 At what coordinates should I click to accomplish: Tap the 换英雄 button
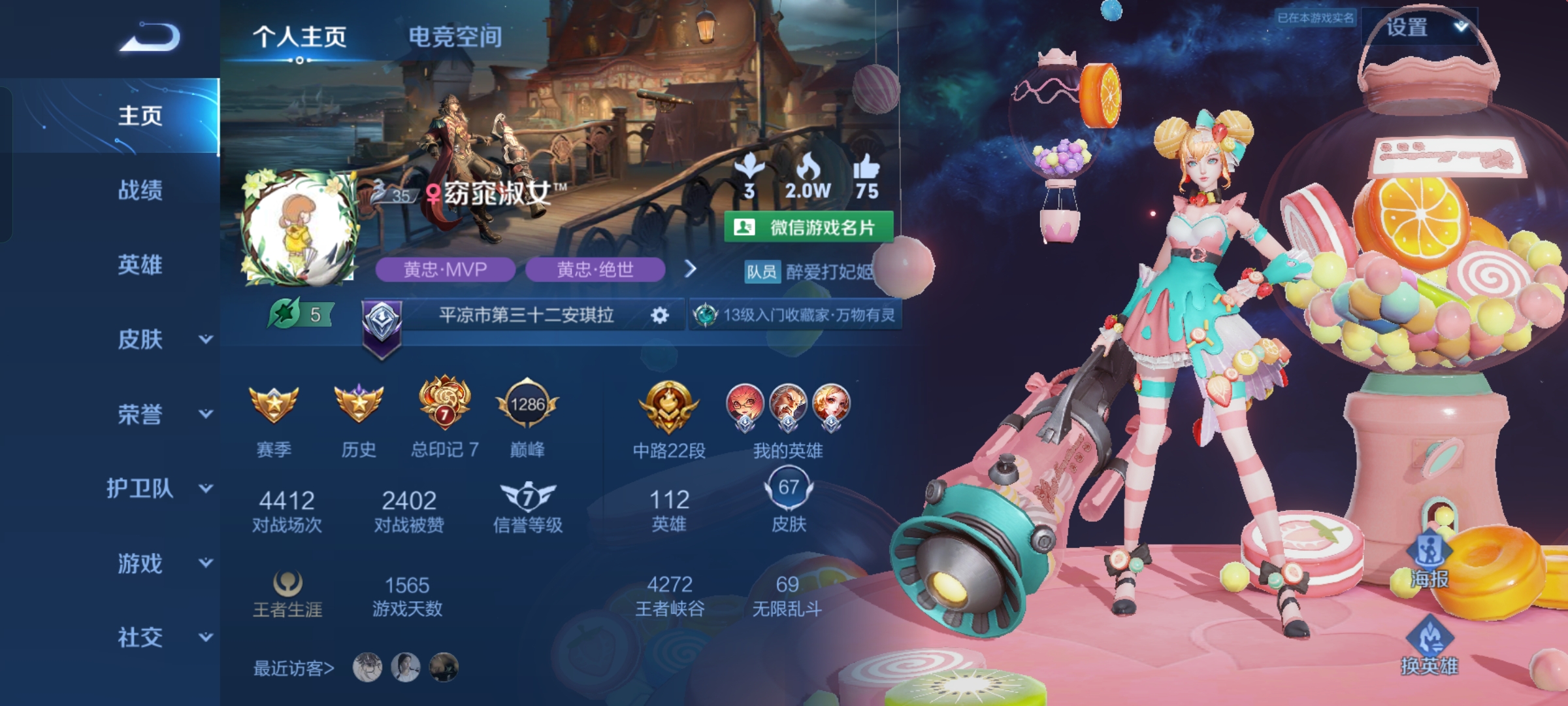pos(1429,647)
